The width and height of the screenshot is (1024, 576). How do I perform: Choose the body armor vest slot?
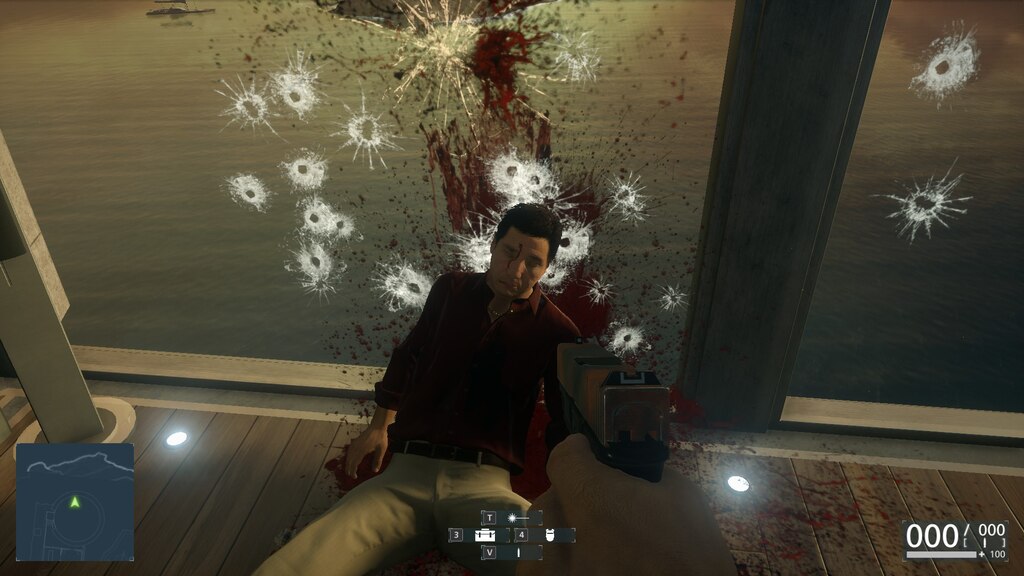click(550, 535)
